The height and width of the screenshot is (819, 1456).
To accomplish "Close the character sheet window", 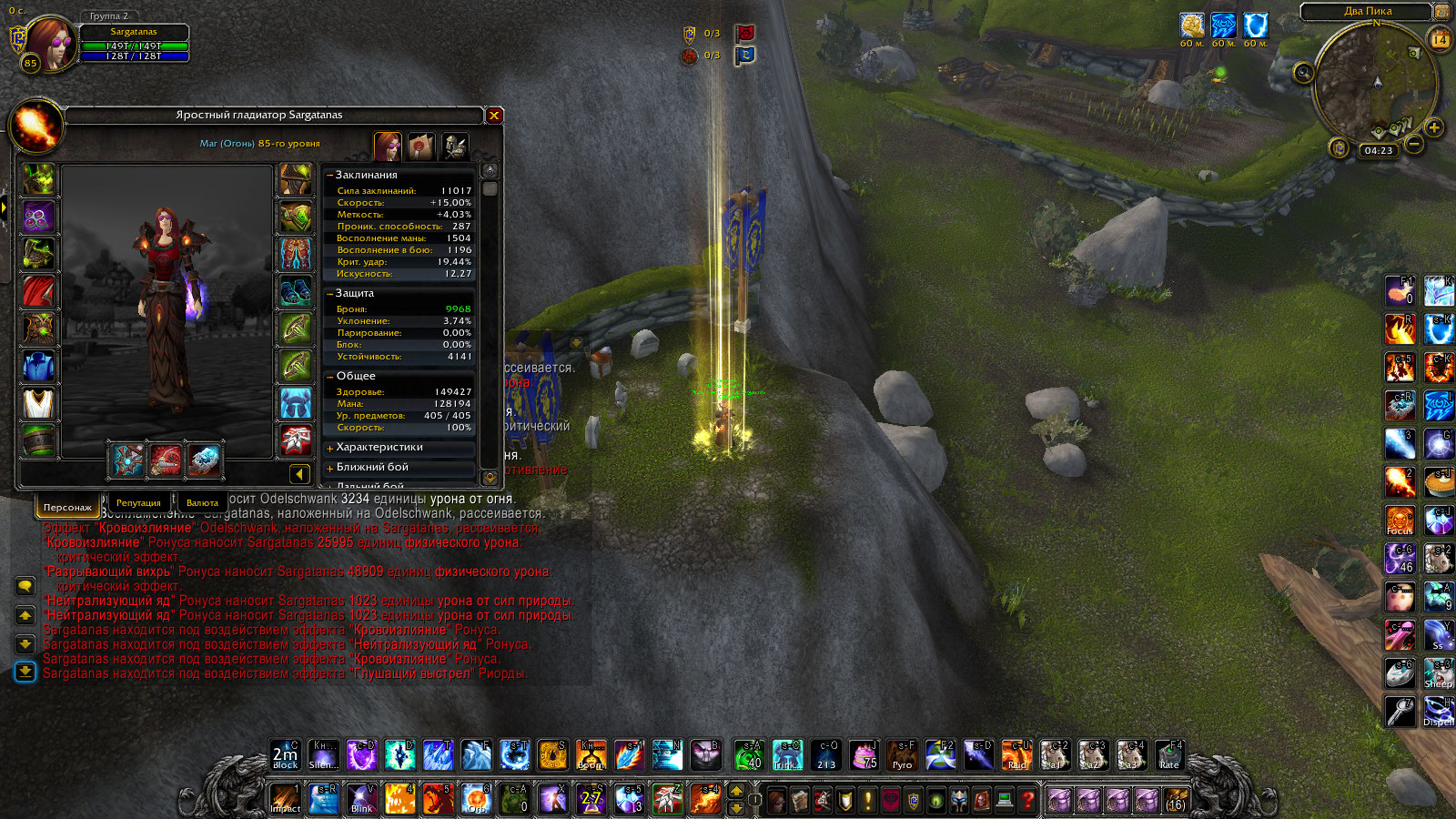I will point(494,116).
